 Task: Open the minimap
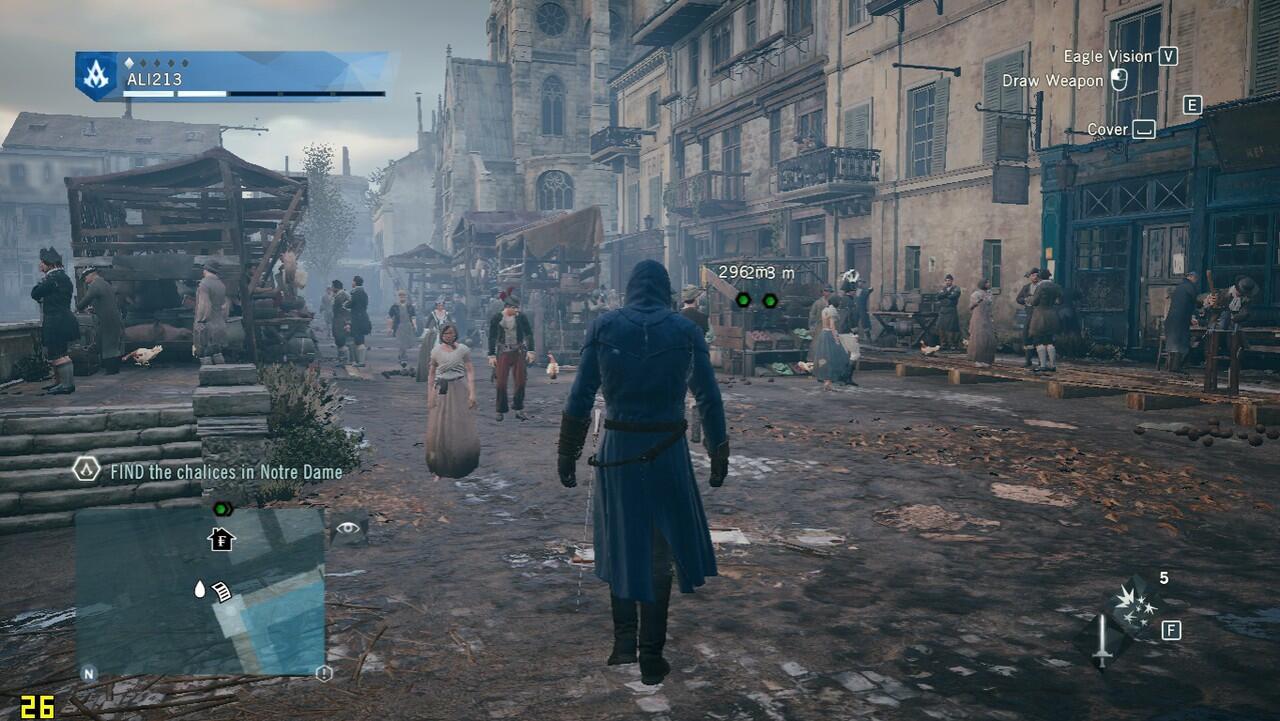point(200,590)
